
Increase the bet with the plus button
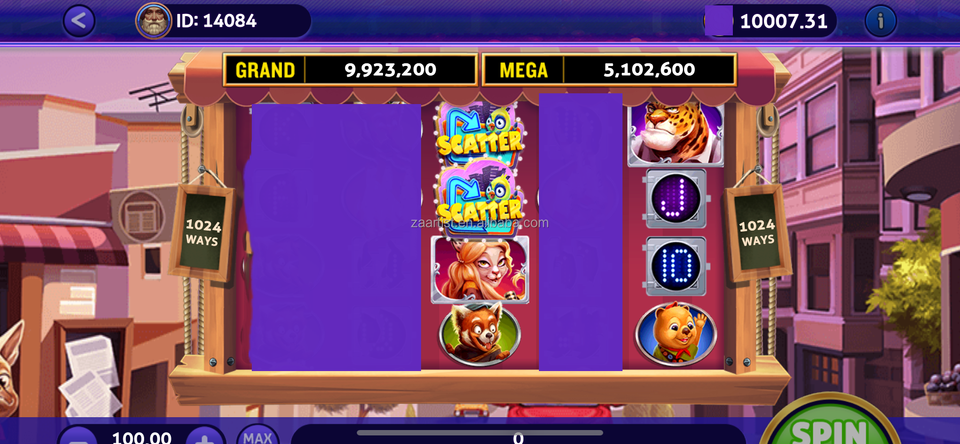205,438
